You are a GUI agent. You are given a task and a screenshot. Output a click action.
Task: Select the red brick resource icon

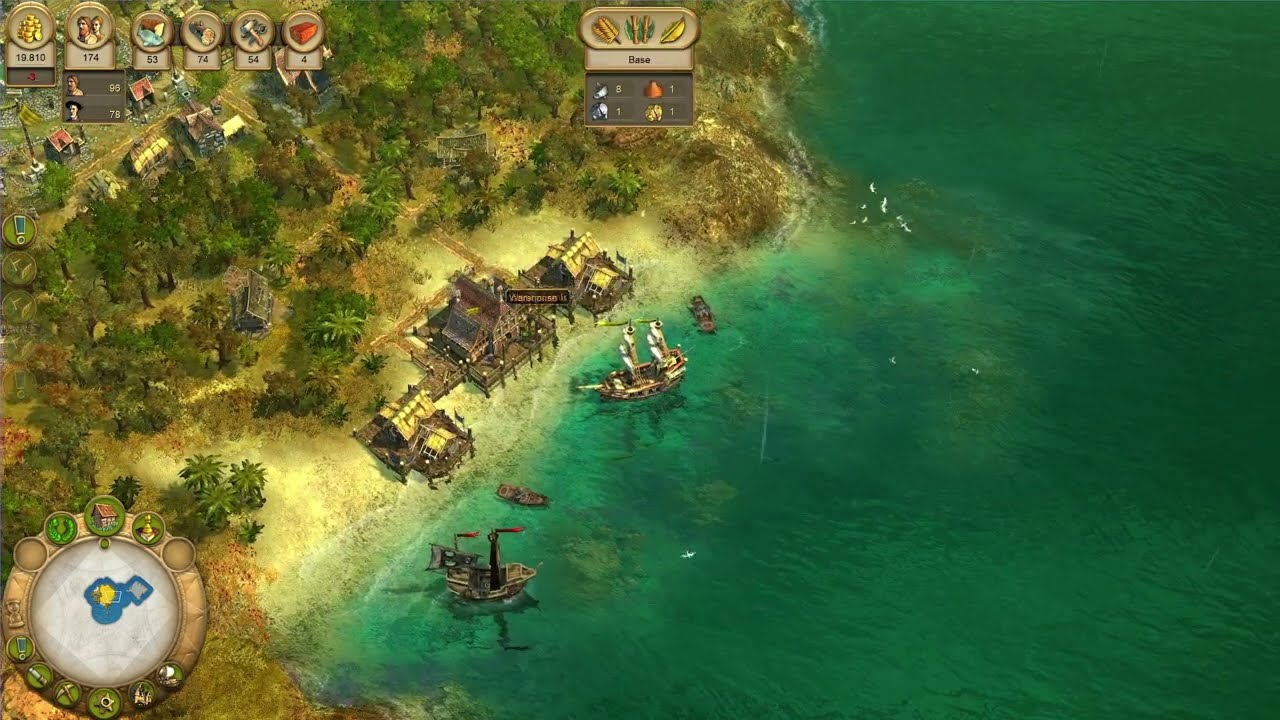303,31
